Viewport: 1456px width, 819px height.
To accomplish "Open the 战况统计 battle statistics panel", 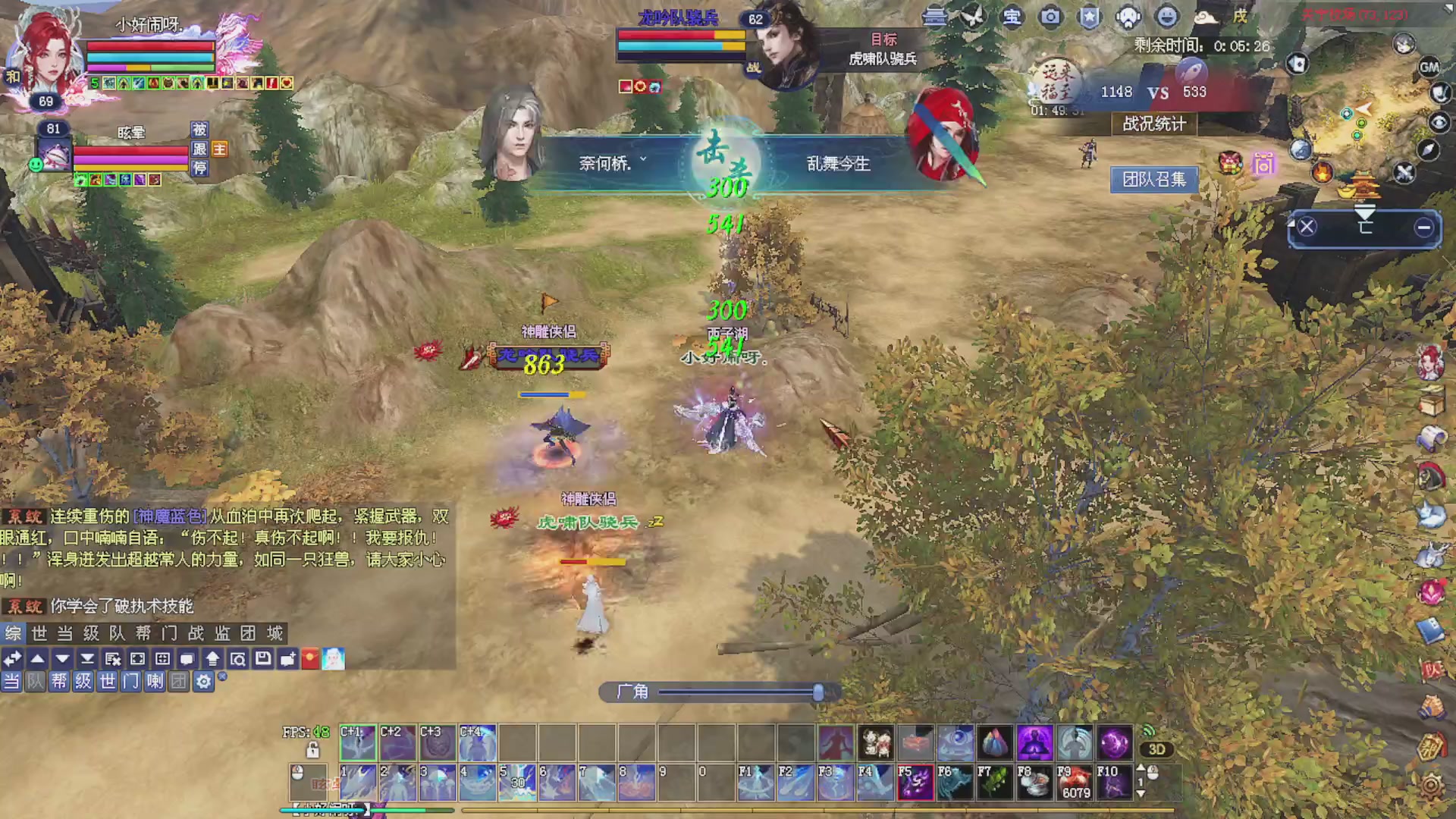I will pyautogui.click(x=1153, y=124).
